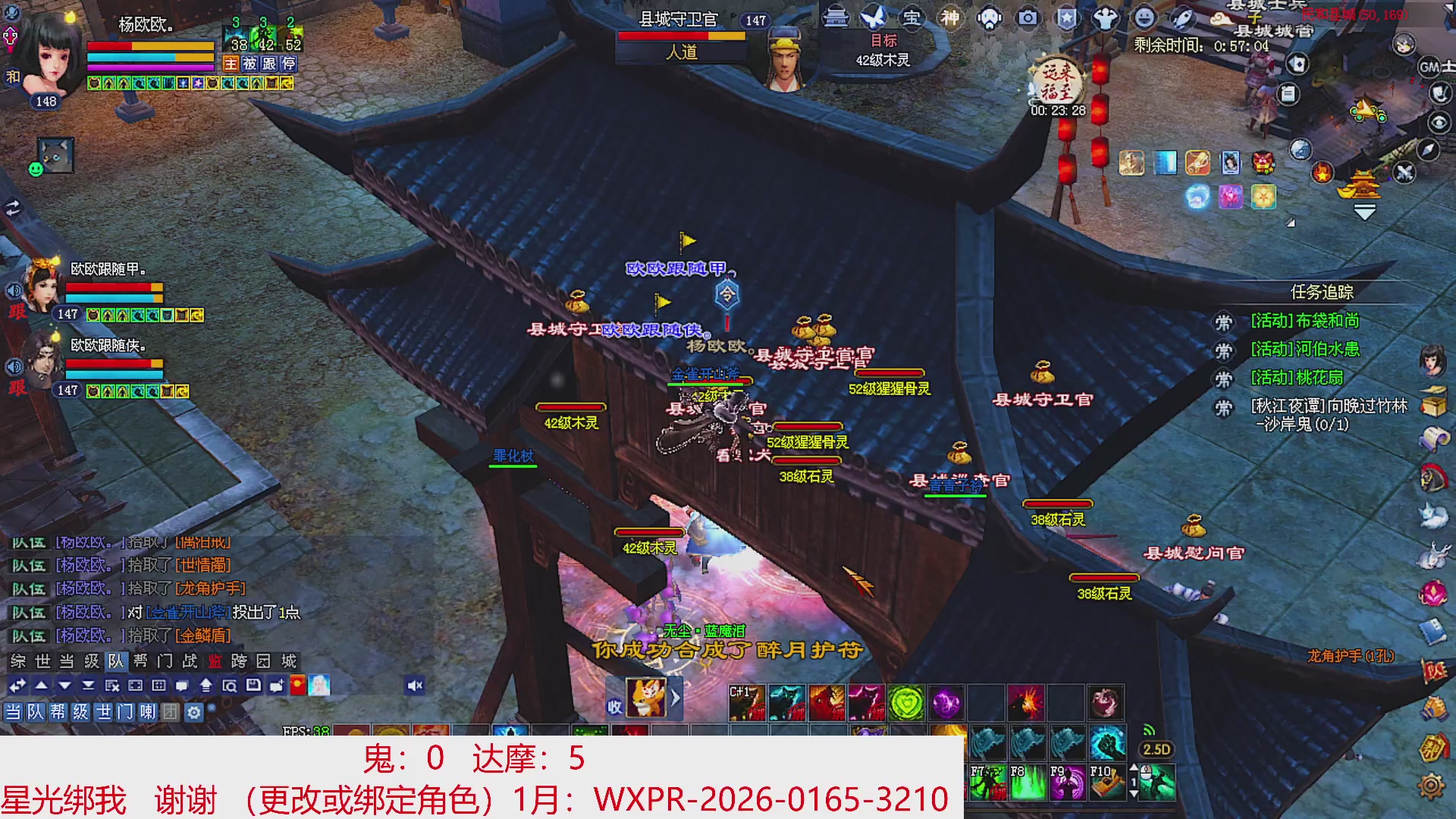Image resolution: width=1456 pixels, height=819 pixels.
Task: Click the chat scroll-to-bottom arrow
Action: coord(89,686)
